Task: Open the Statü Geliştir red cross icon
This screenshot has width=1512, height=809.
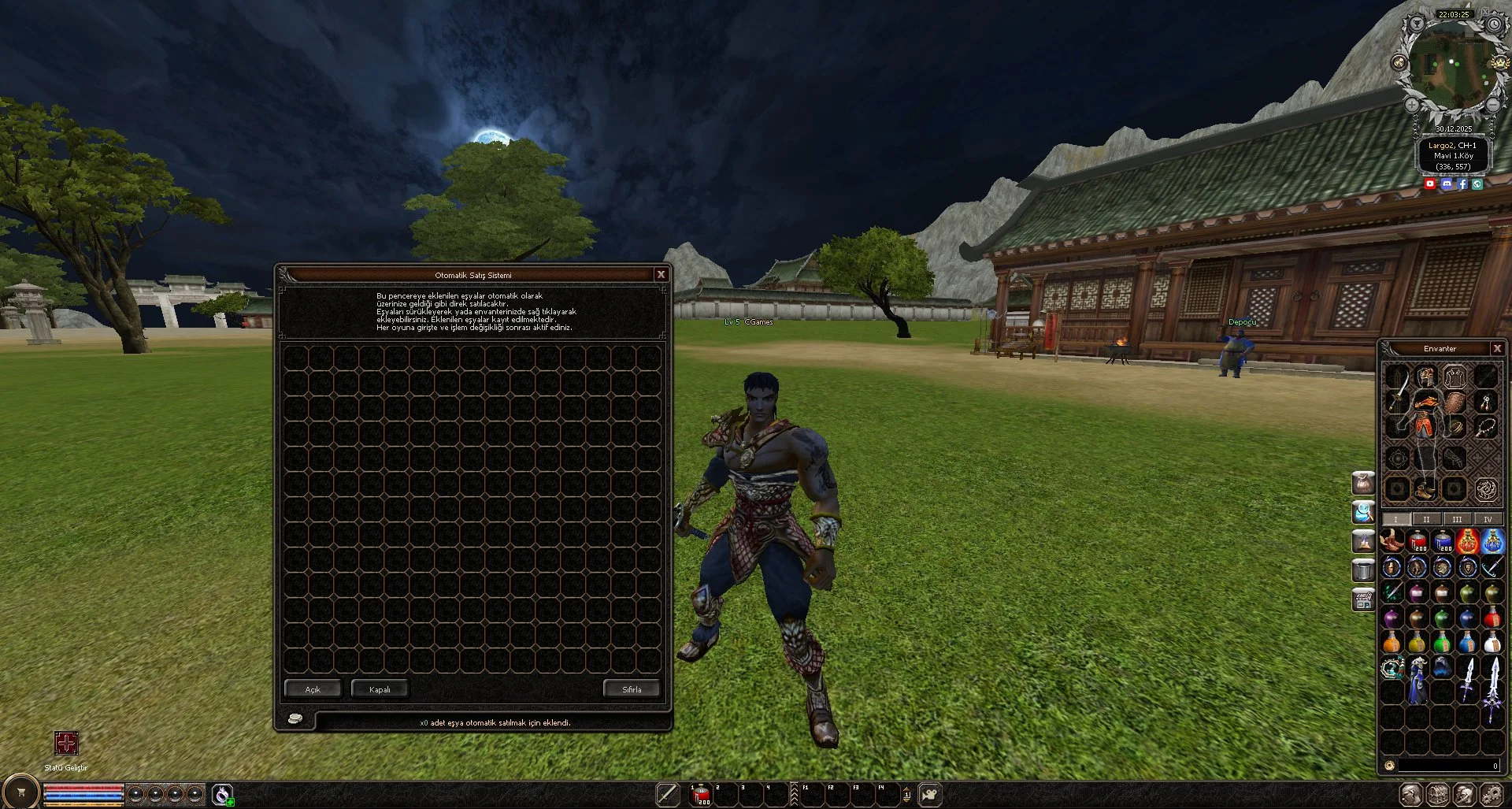Action: (68, 744)
